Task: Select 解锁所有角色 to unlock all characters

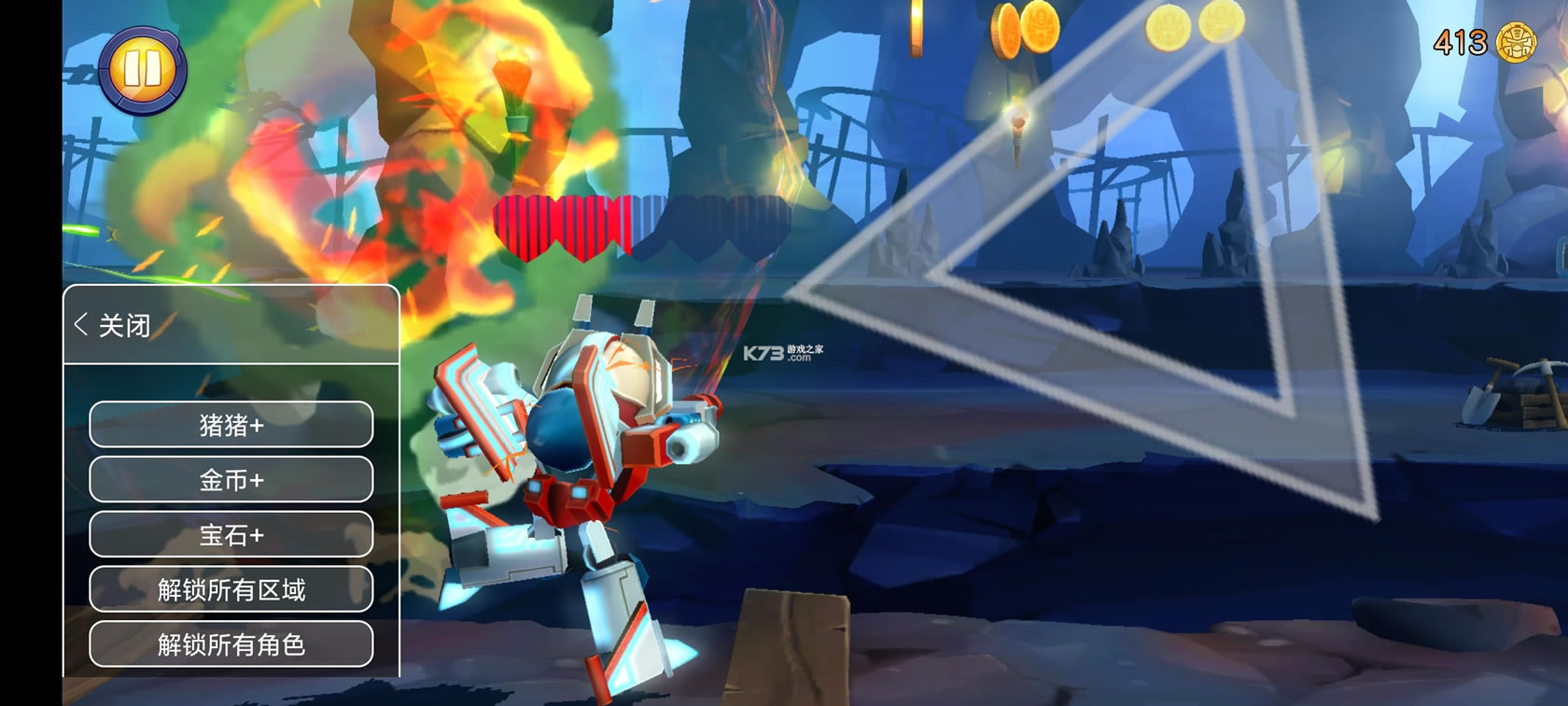Action: [231, 644]
